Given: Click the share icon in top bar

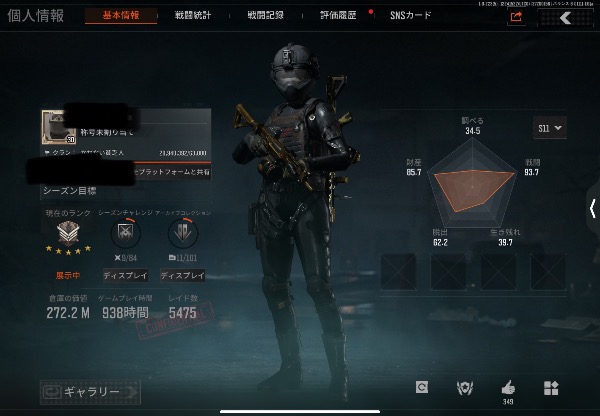Looking at the screenshot, I should coord(516,17).
